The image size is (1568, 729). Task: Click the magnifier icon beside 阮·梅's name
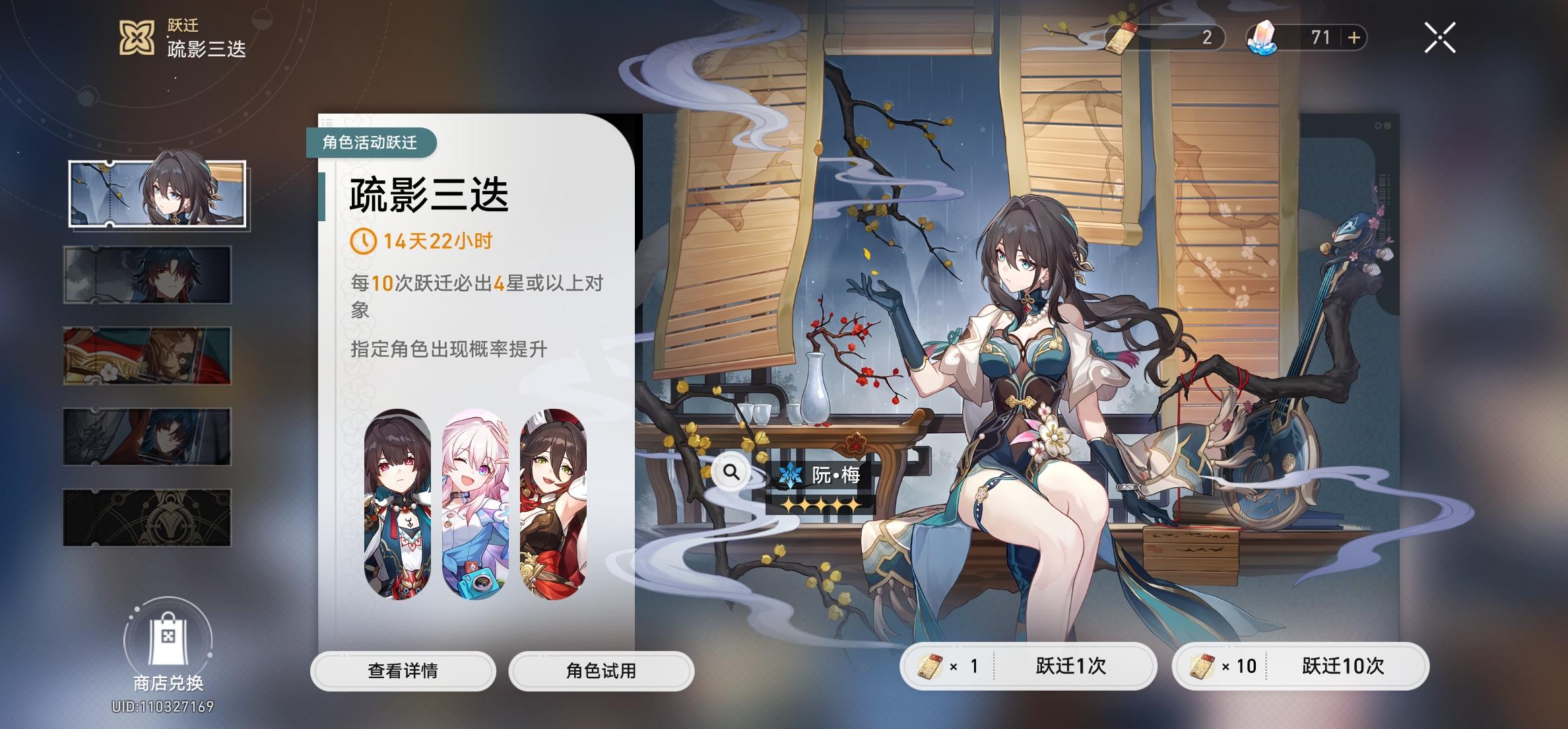point(730,473)
